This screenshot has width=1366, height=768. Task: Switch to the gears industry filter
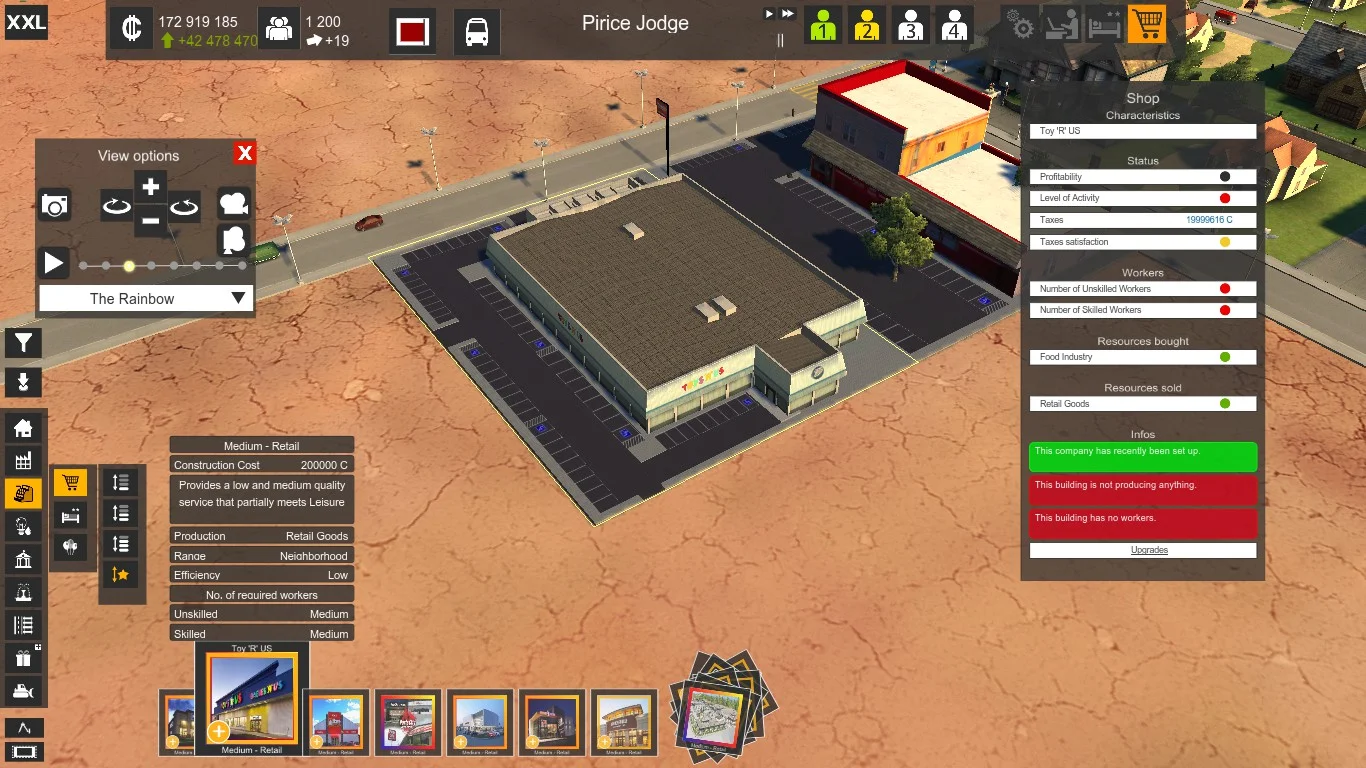click(x=1022, y=25)
